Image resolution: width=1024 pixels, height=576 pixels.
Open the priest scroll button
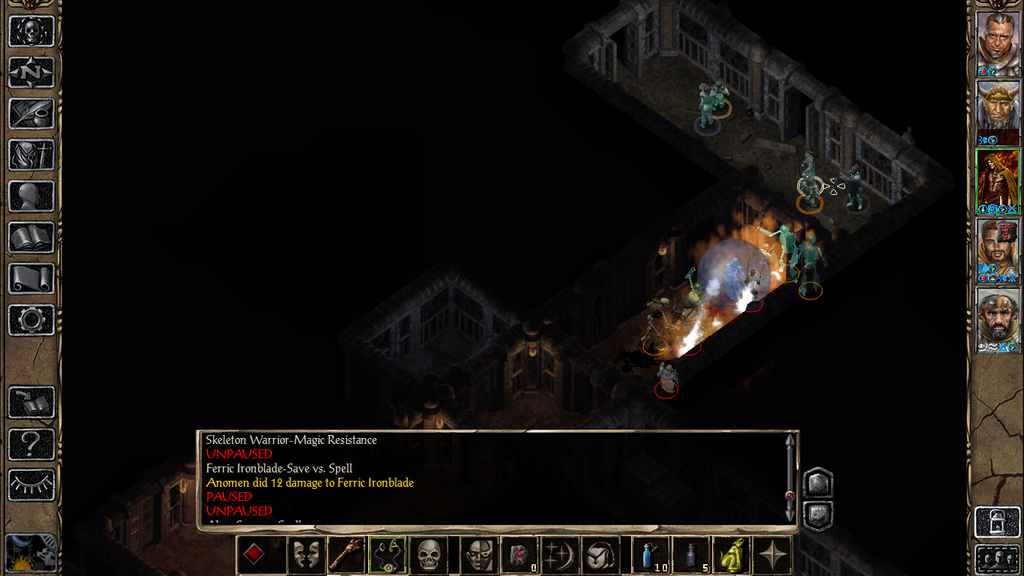(x=31, y=278)
